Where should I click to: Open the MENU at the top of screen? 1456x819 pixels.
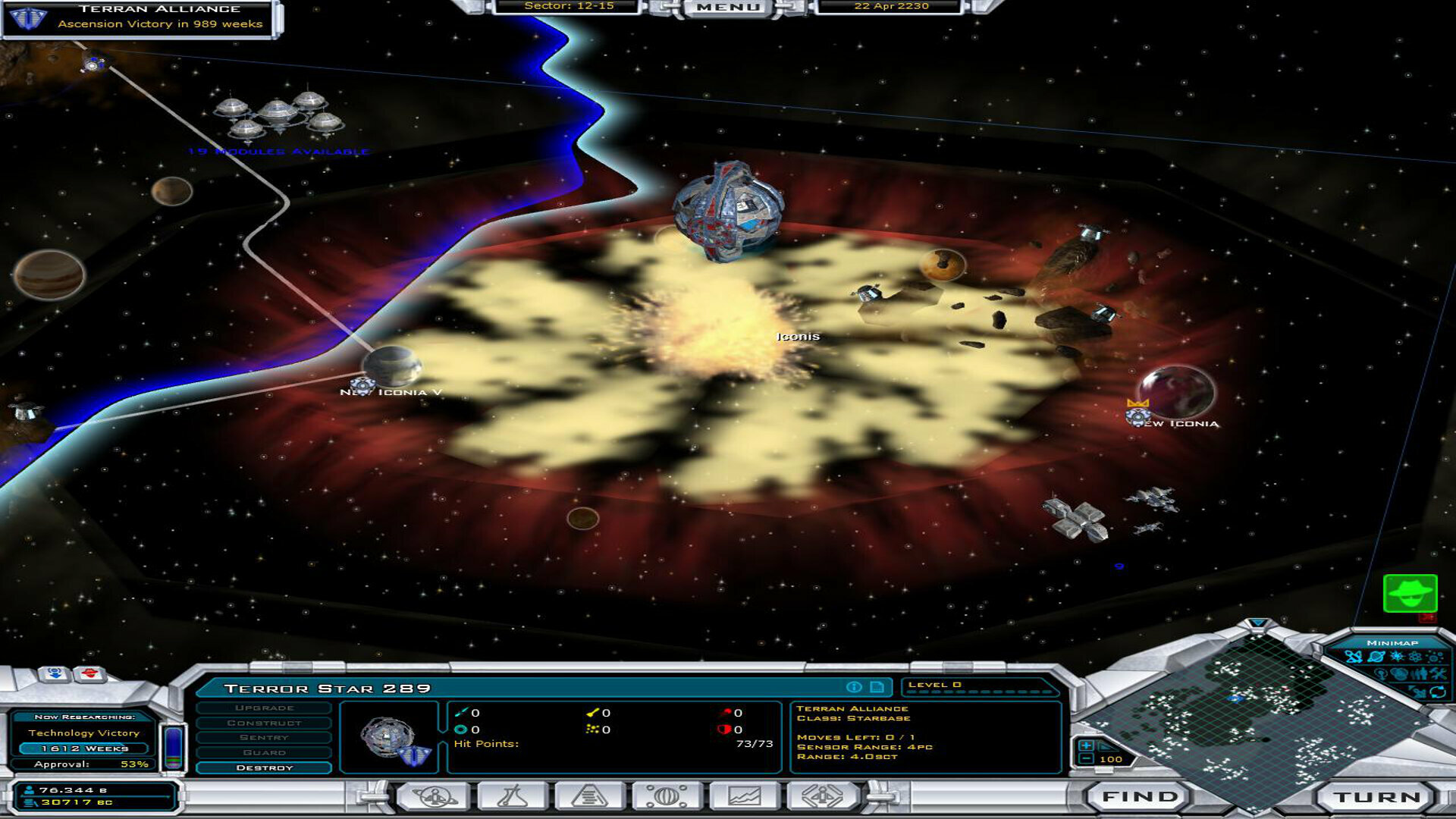(728, 7)
